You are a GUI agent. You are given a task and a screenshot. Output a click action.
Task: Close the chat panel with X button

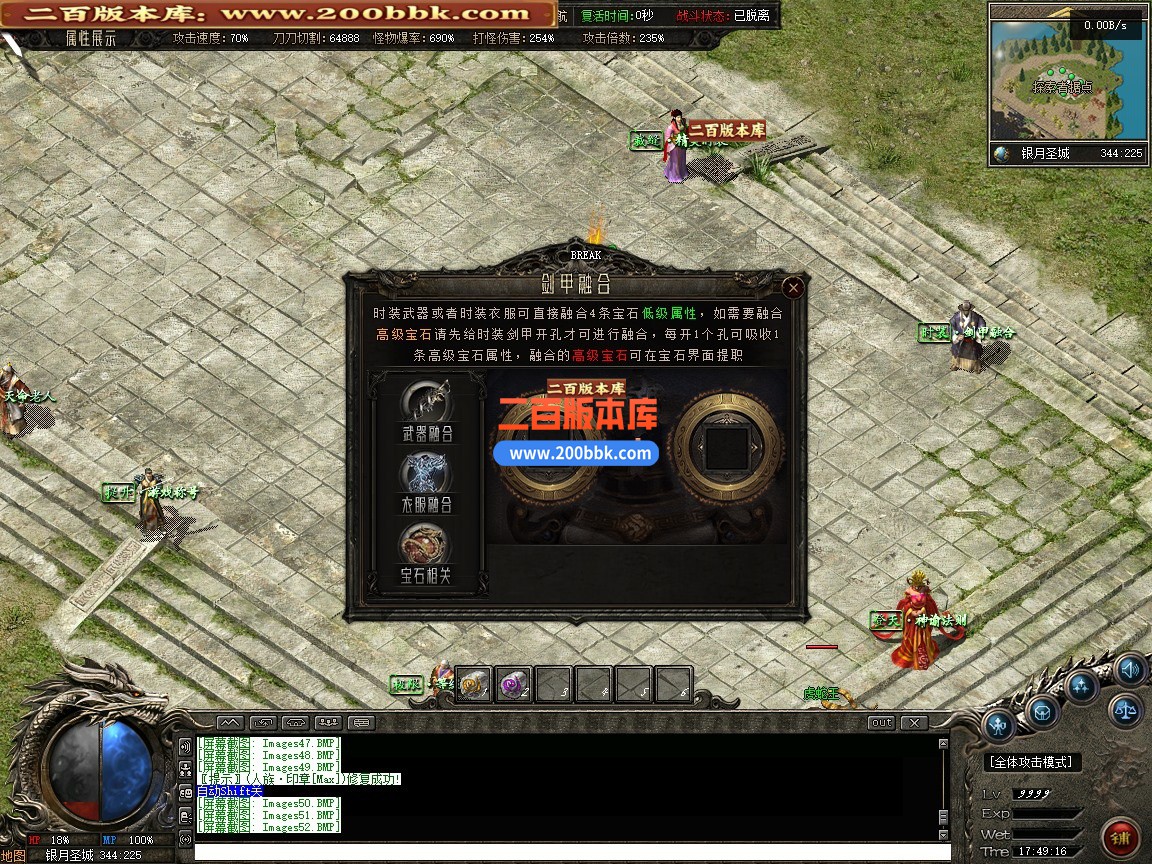click(x=913, y=722)
